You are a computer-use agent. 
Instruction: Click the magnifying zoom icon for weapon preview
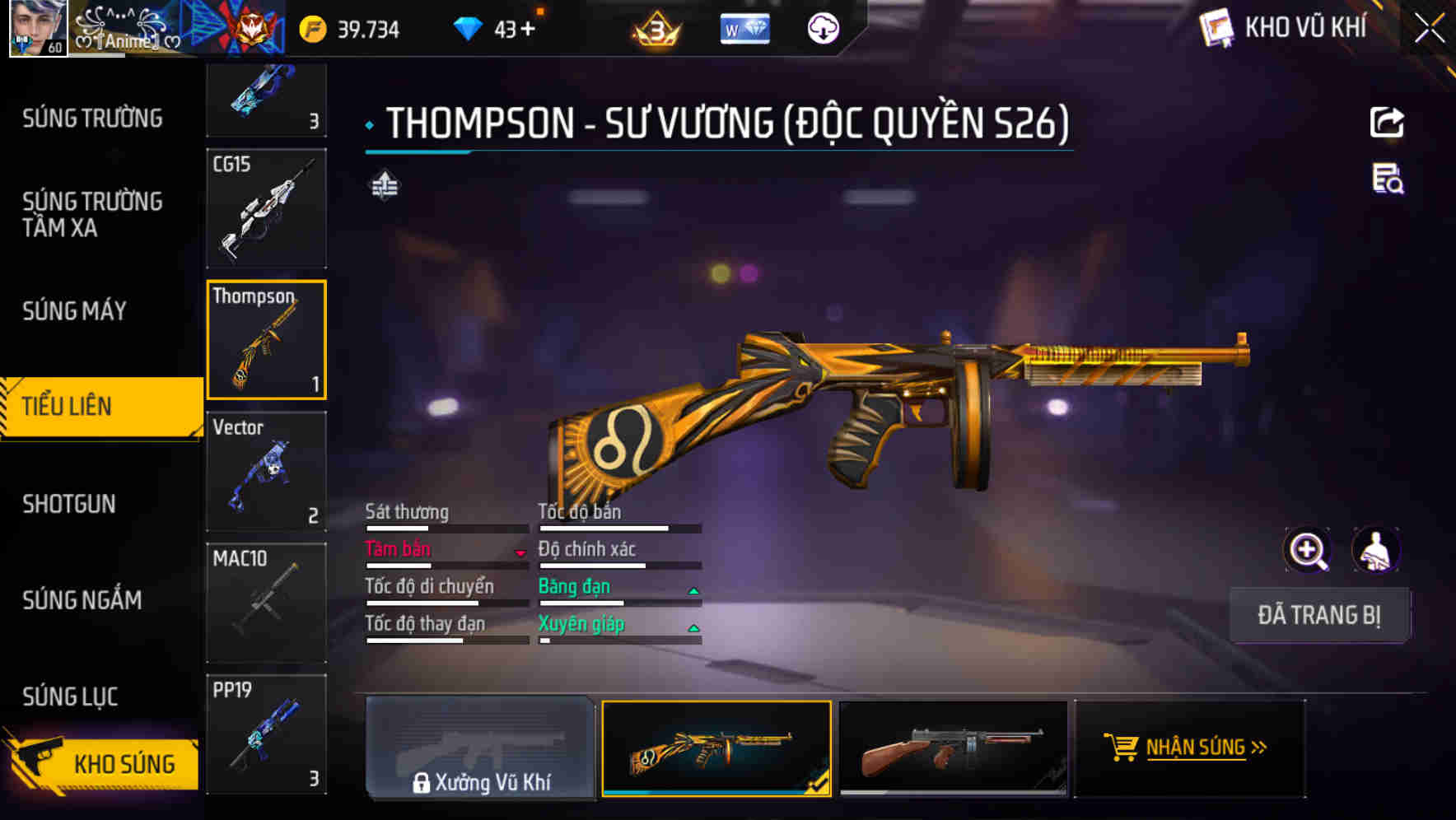pyautogui.click(x=1309, y=550)
